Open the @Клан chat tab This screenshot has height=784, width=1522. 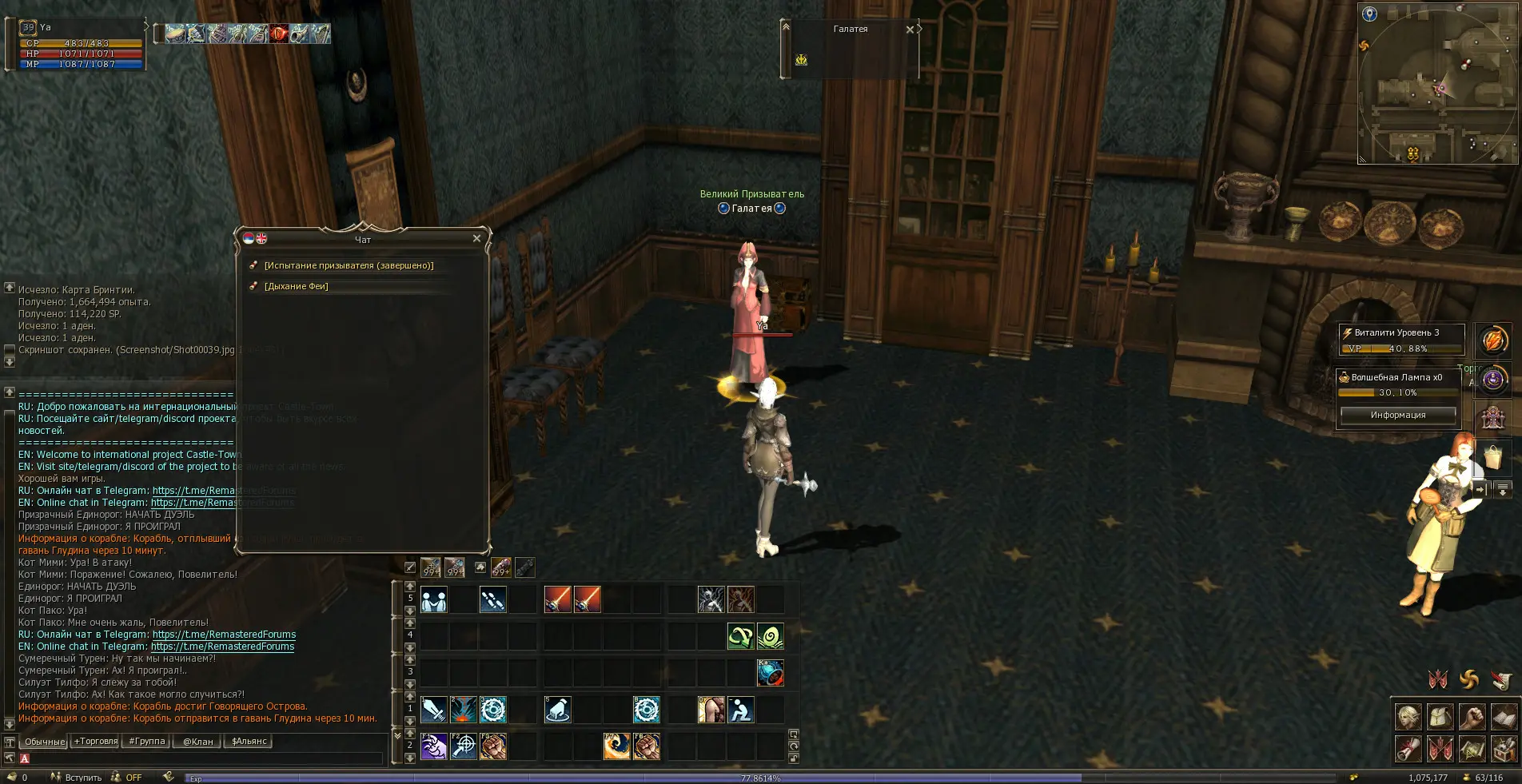click(x=198, y=742)
